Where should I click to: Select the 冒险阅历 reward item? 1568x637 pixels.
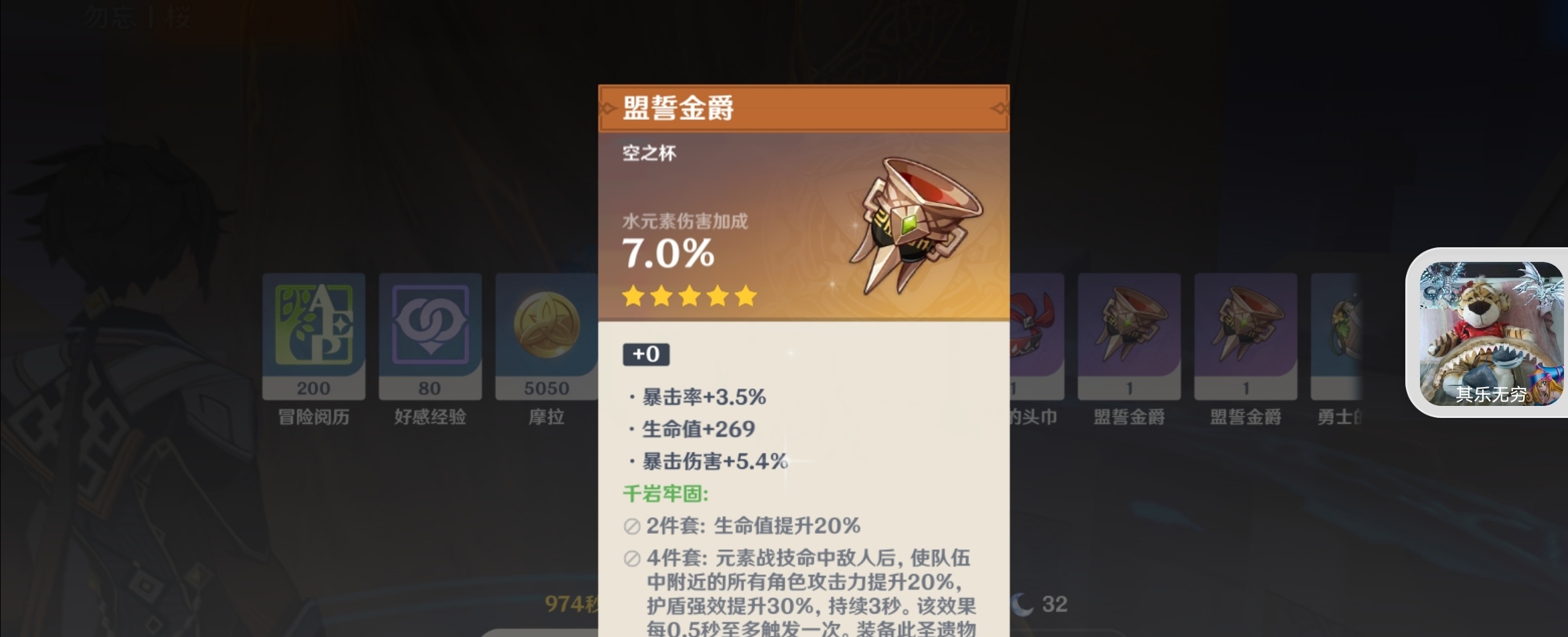click(313, 335)
